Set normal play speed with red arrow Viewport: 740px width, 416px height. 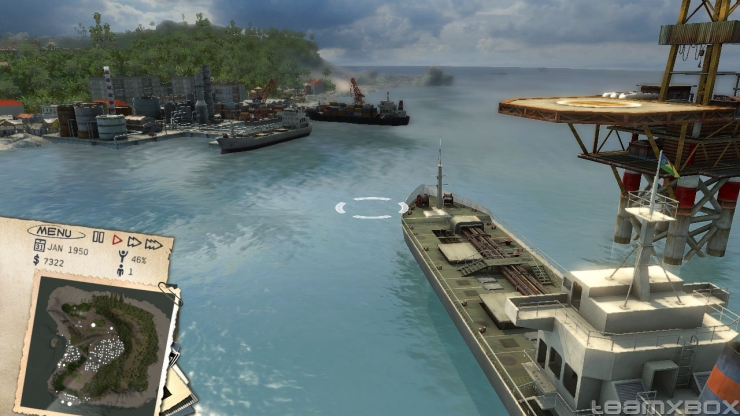116,240
